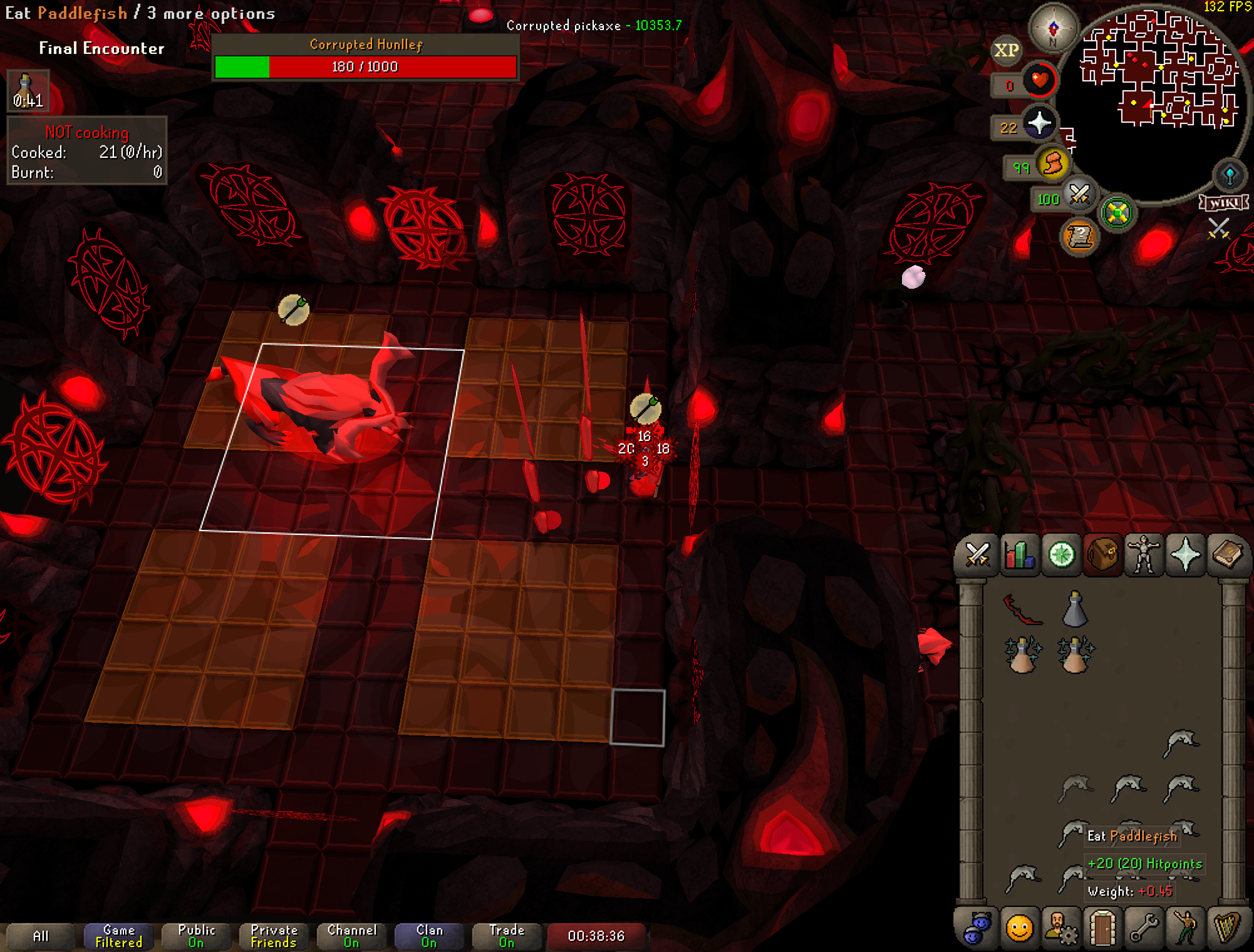The image size is (1254, 952).
Task: Open the Music player harp tab
Action: click(x=1228, y=928)
